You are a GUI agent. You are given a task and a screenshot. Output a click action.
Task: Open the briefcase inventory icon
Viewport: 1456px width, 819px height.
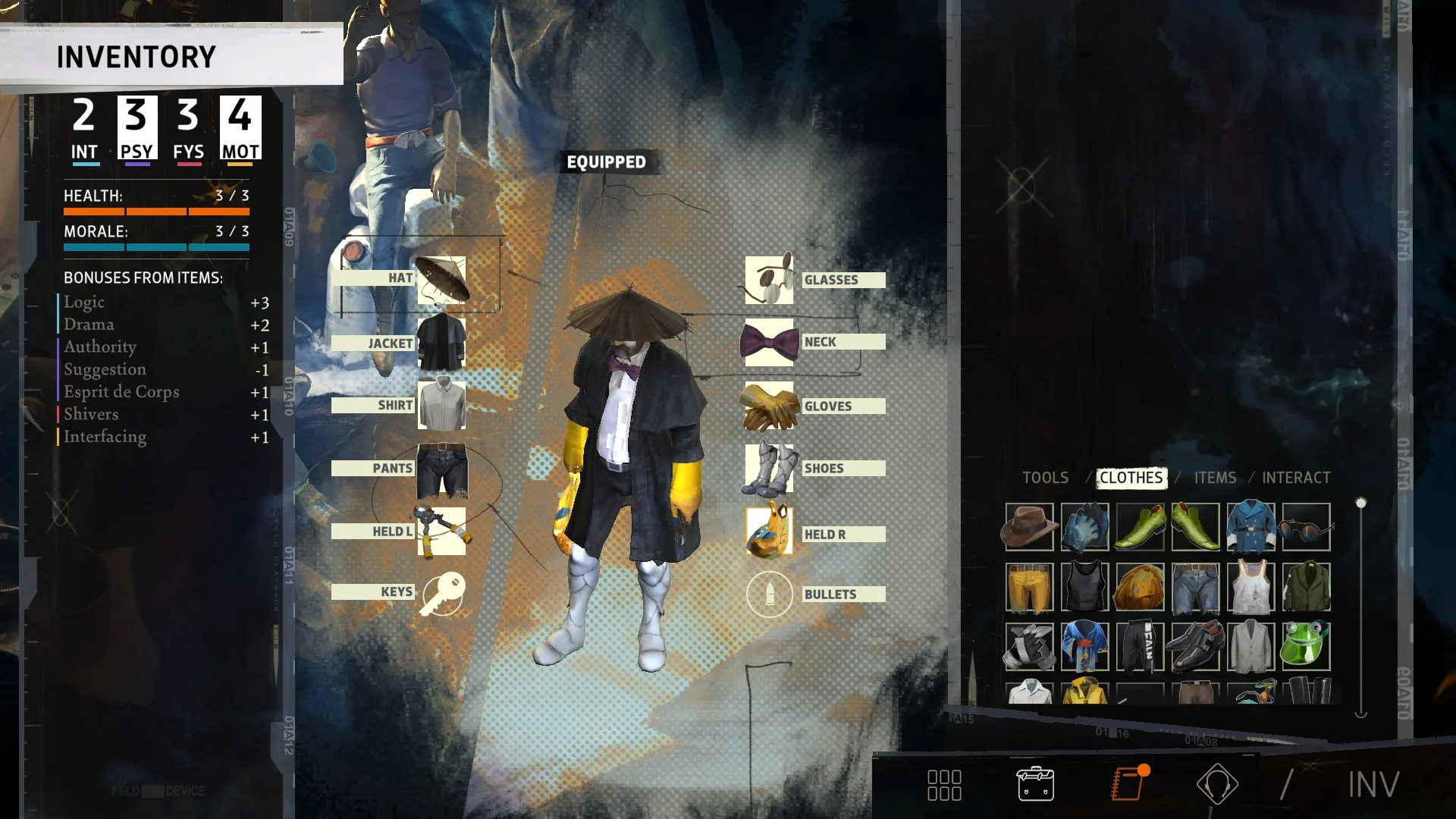1035,784
